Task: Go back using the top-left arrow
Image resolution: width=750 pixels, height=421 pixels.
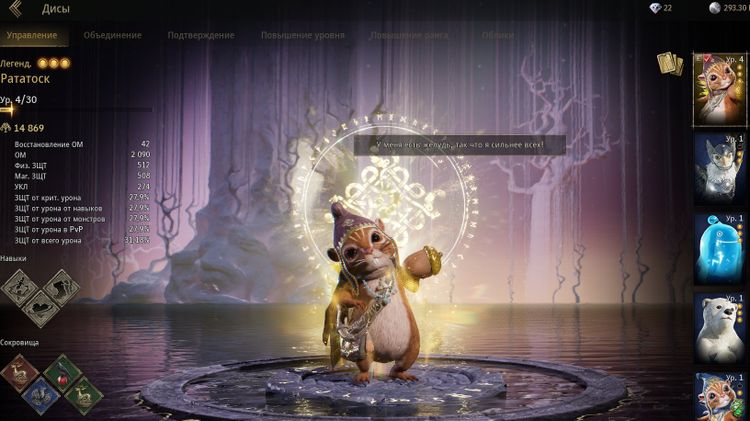Action: 15,9
